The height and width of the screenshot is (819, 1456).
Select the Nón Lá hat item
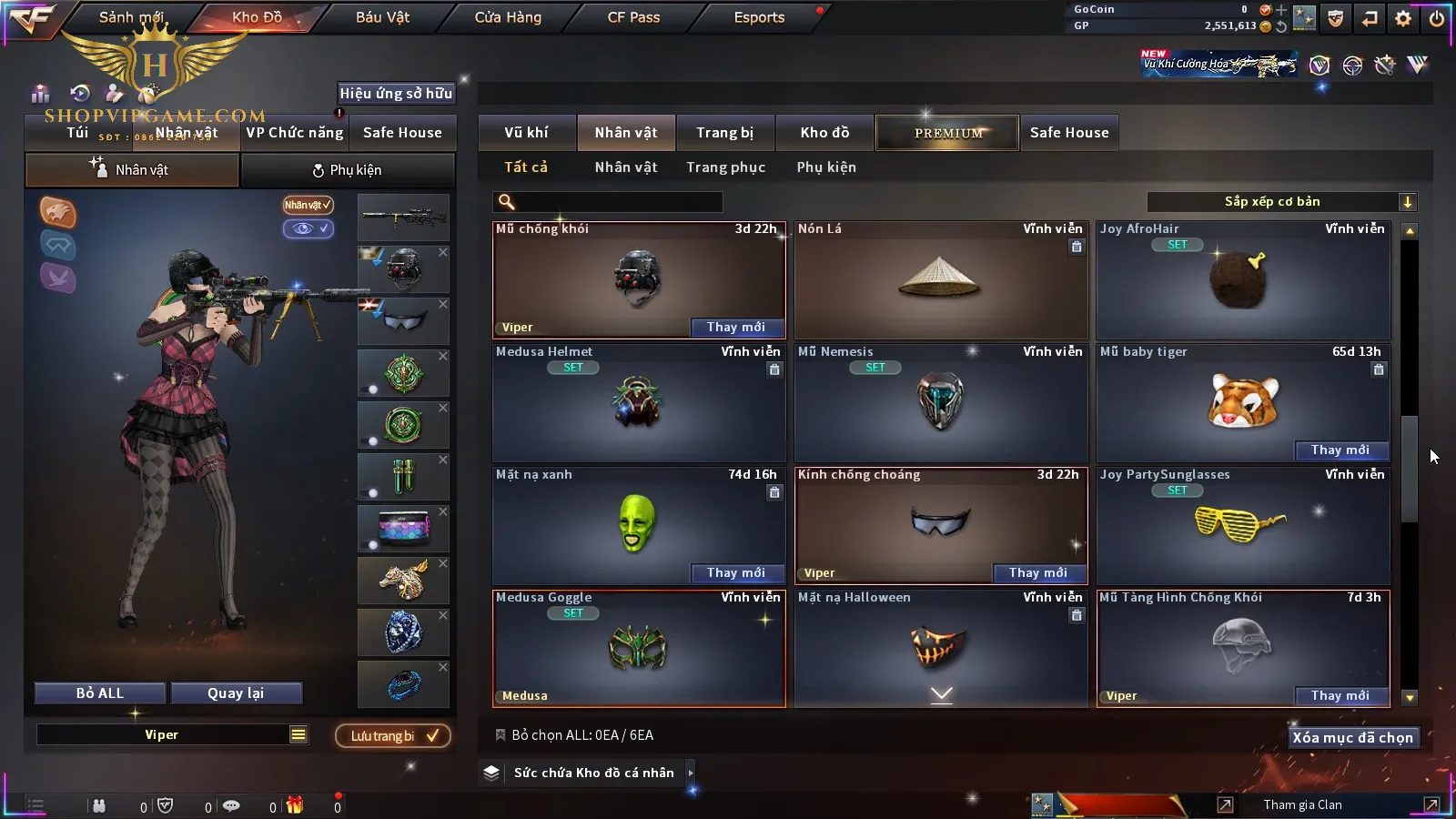click(940, 280)
